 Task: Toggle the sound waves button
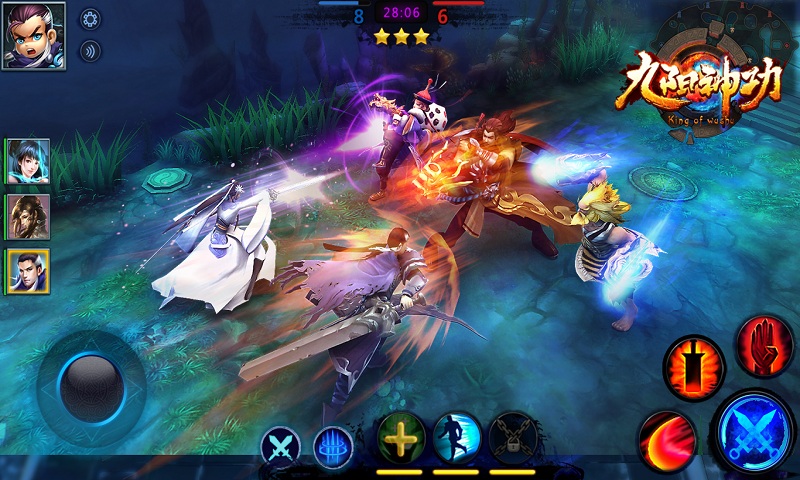pyautogui.click(x=90, y=51)
